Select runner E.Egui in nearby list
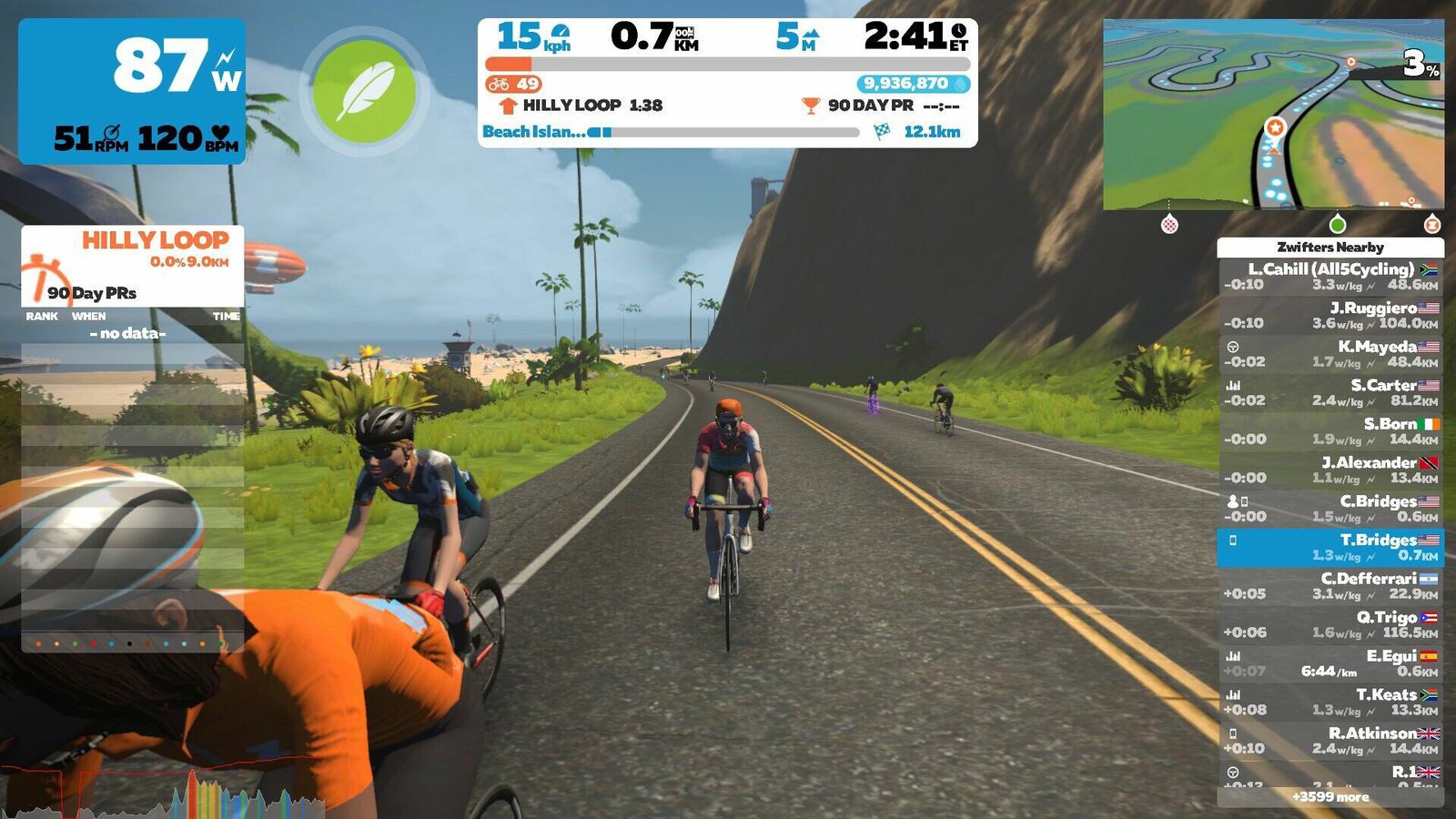Screen dimensions: 1456x819 coord(1330,663)
